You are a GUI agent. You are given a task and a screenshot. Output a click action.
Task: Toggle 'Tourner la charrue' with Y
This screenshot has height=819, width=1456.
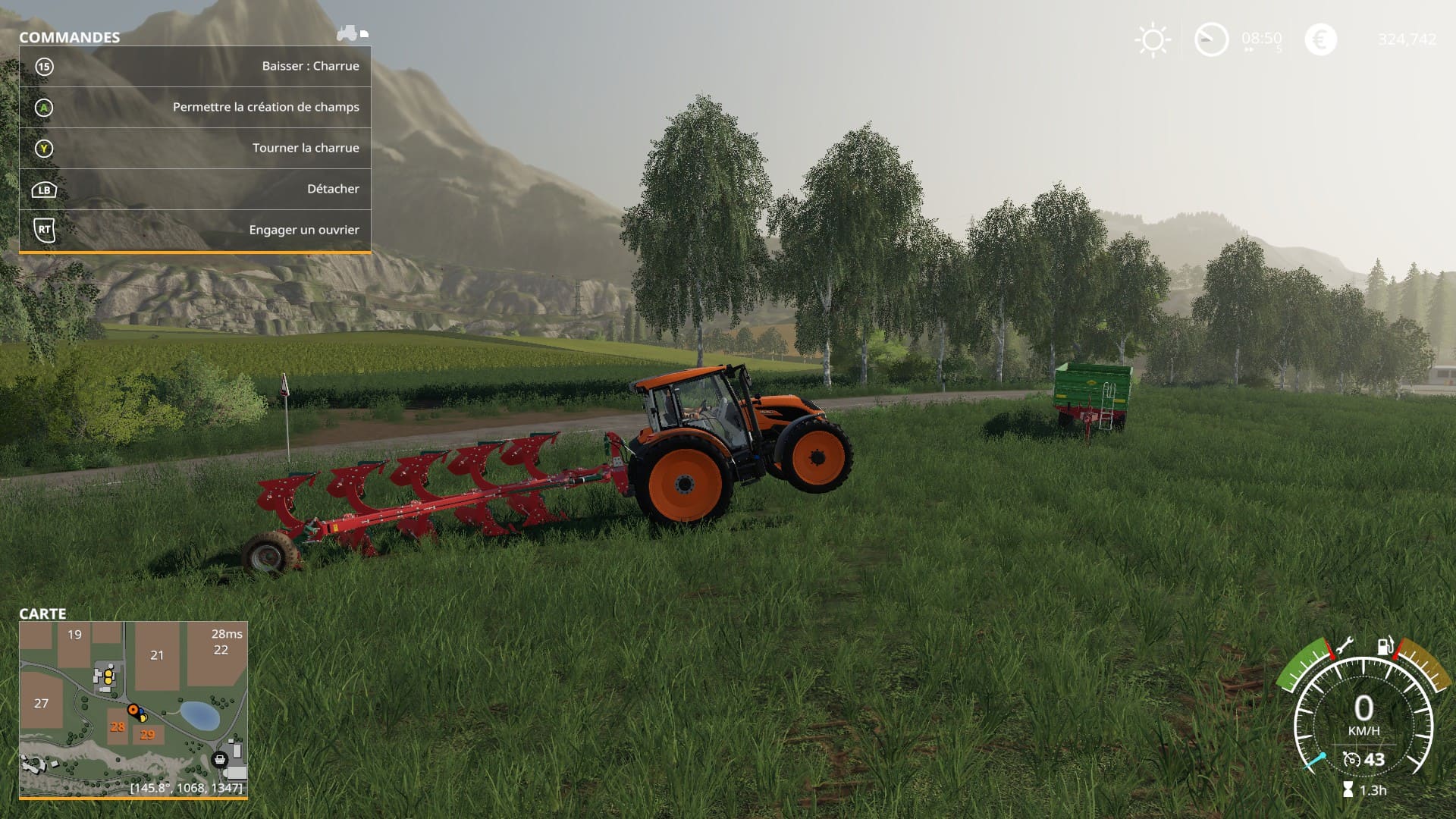coord(306,148)
